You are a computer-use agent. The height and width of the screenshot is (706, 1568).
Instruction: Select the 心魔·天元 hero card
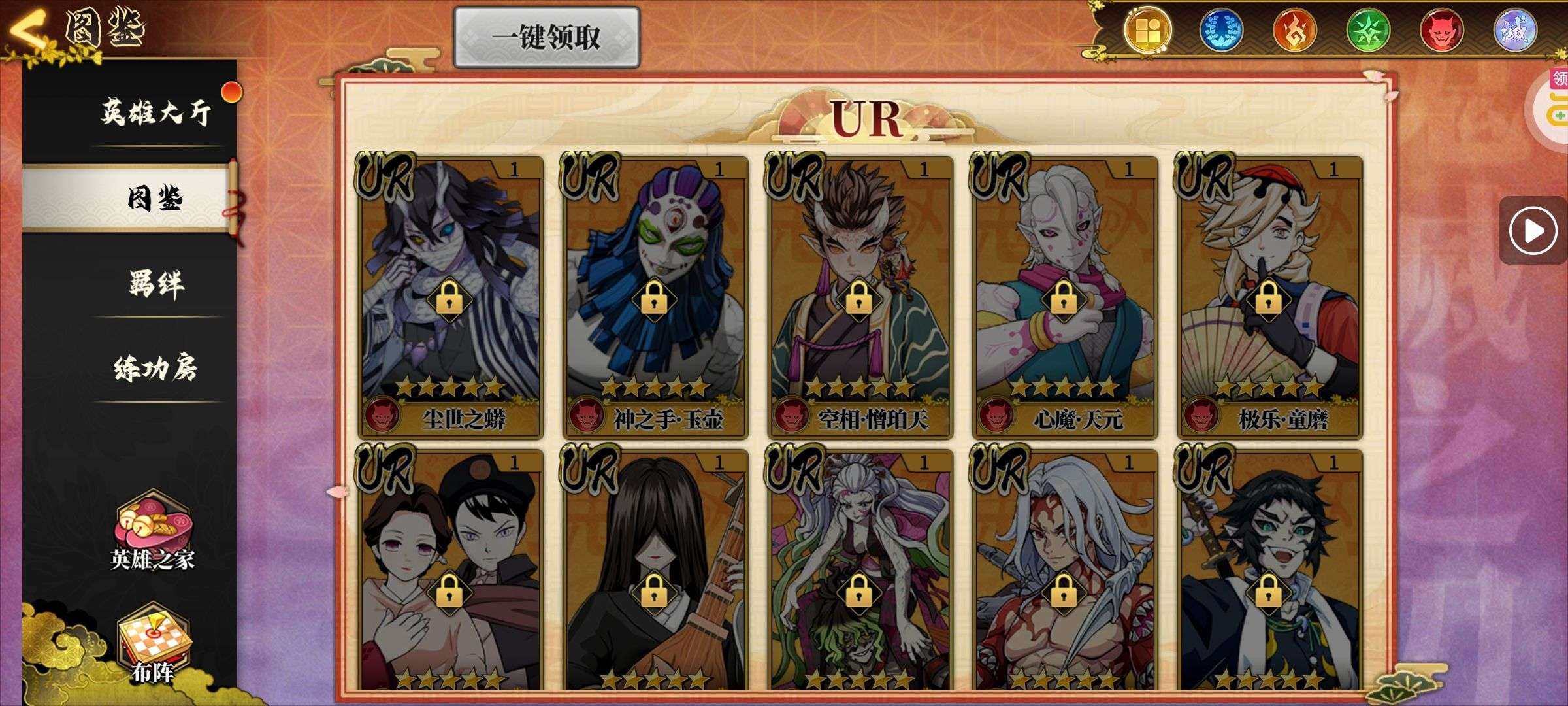pyautogui.click(x=1064, y=296)
